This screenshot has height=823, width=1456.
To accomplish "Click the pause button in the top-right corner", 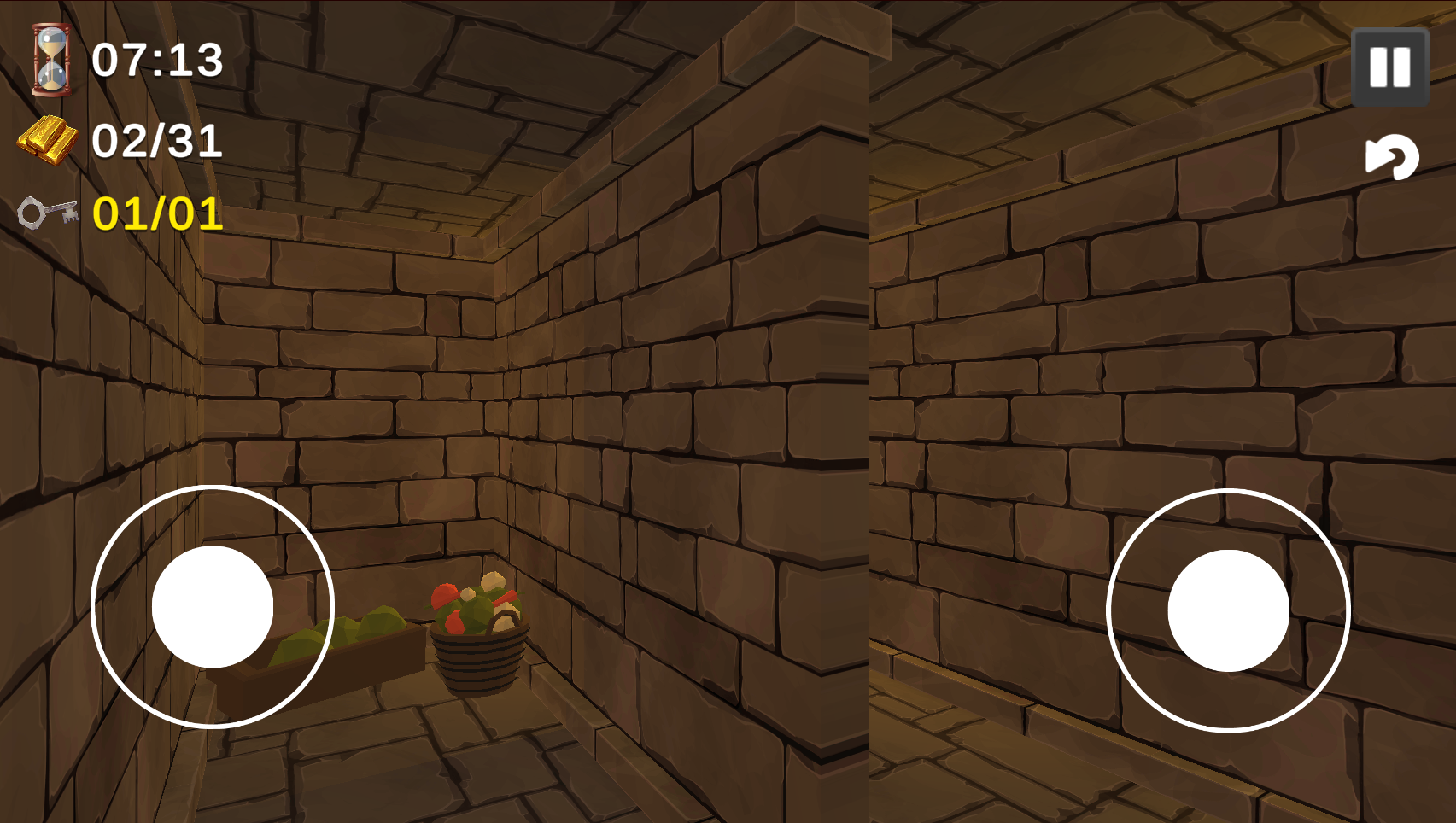I will [1389, 68].
